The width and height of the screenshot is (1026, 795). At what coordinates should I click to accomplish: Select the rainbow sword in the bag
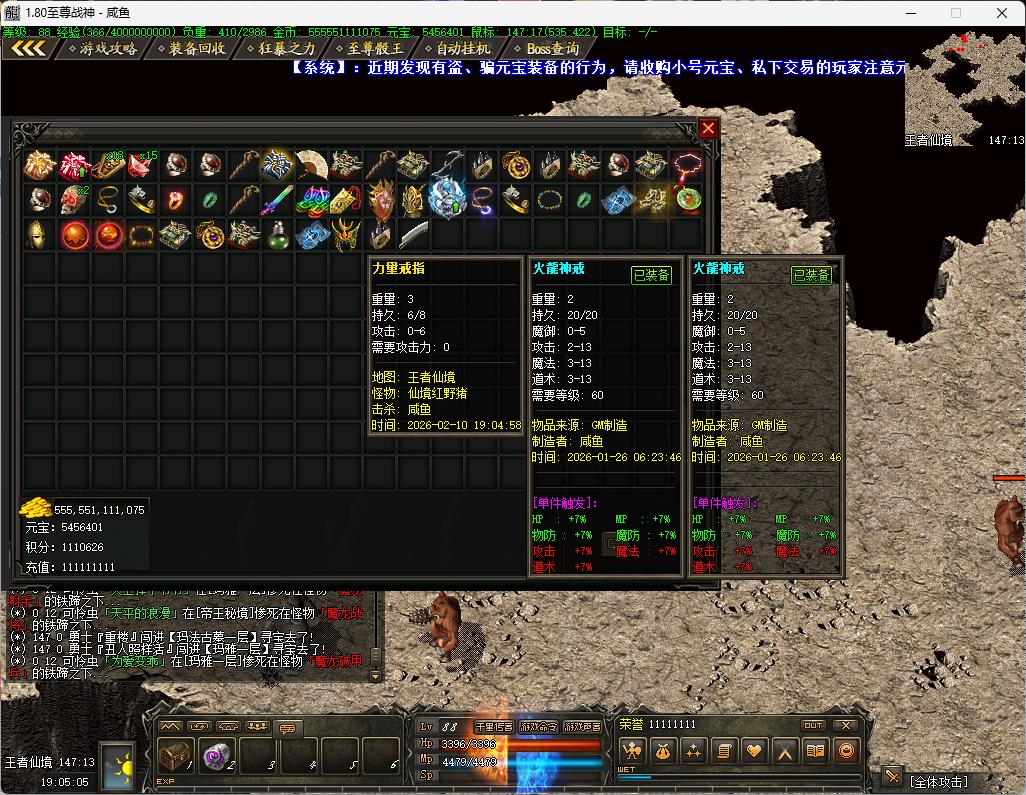click(x=277, y=200)
